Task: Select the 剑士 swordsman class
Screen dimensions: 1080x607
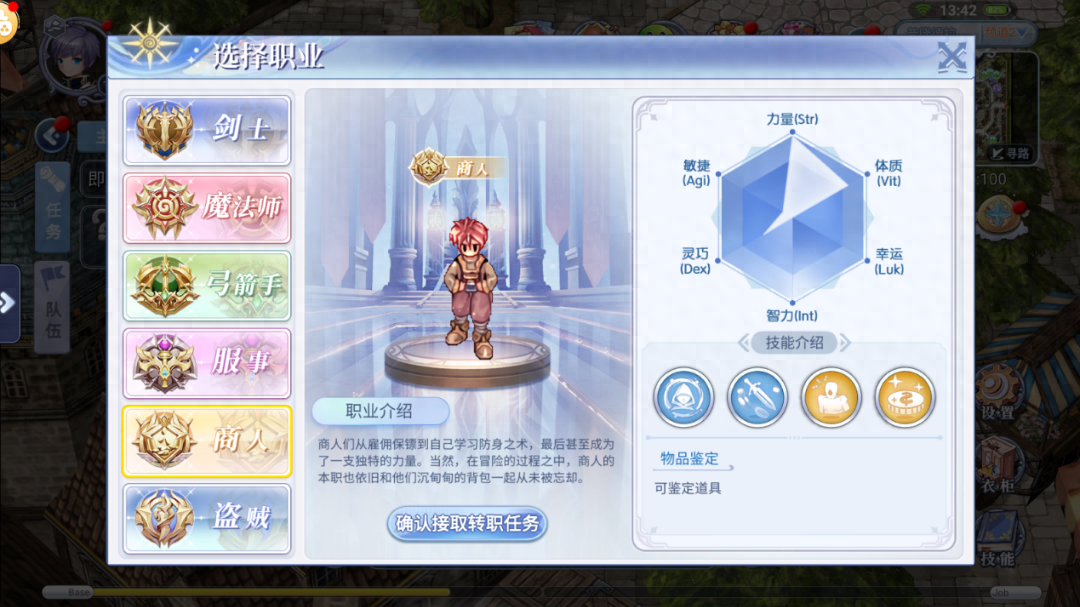Action: pyautogui.click(x=207, y=130)
